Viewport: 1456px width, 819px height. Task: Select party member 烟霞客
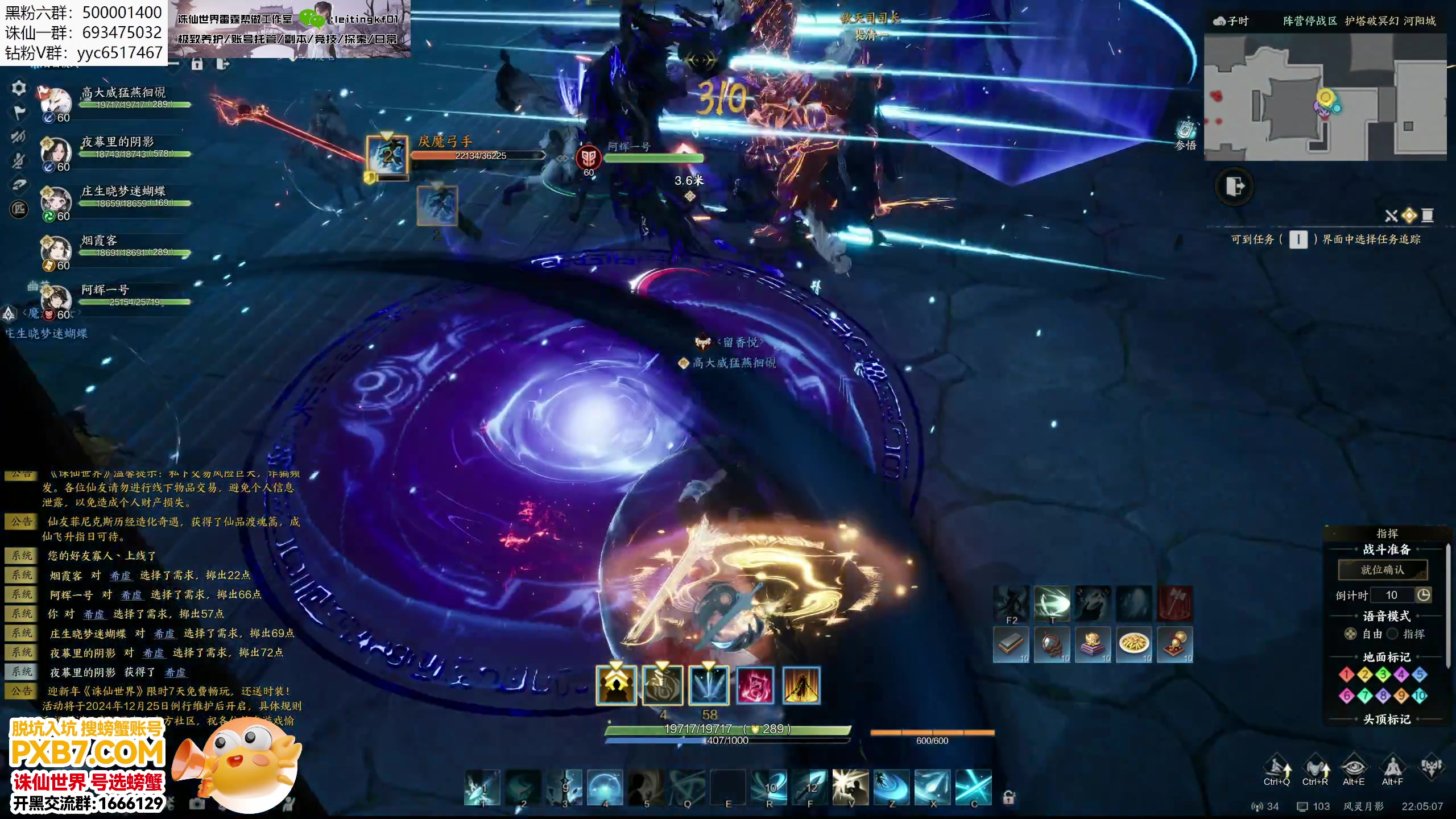coord(99,241)
